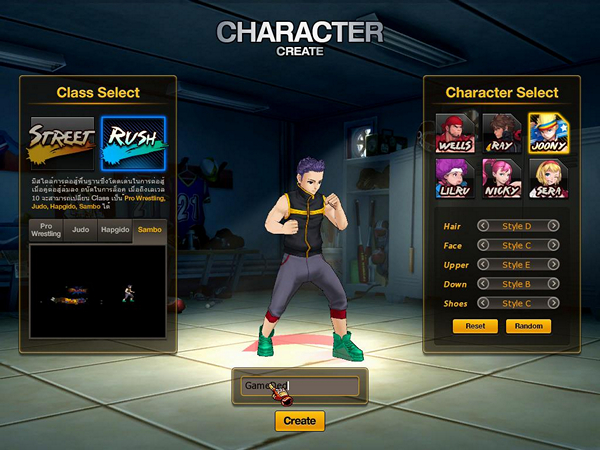The image size is (600, 450).
Task: Advance to the next Upper style
Action: tap(553, 264)
